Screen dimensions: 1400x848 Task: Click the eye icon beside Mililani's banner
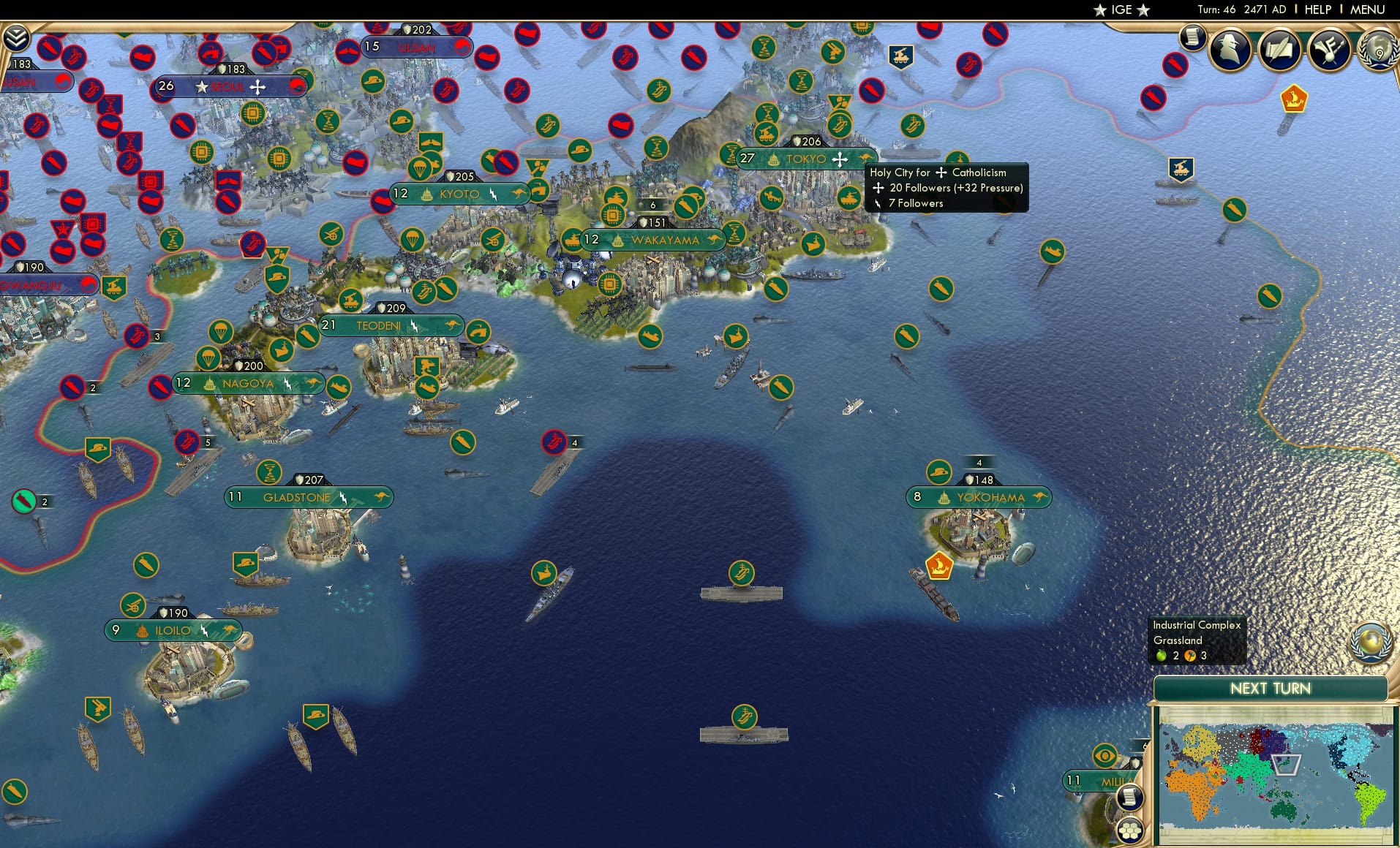click(1104, 754)
